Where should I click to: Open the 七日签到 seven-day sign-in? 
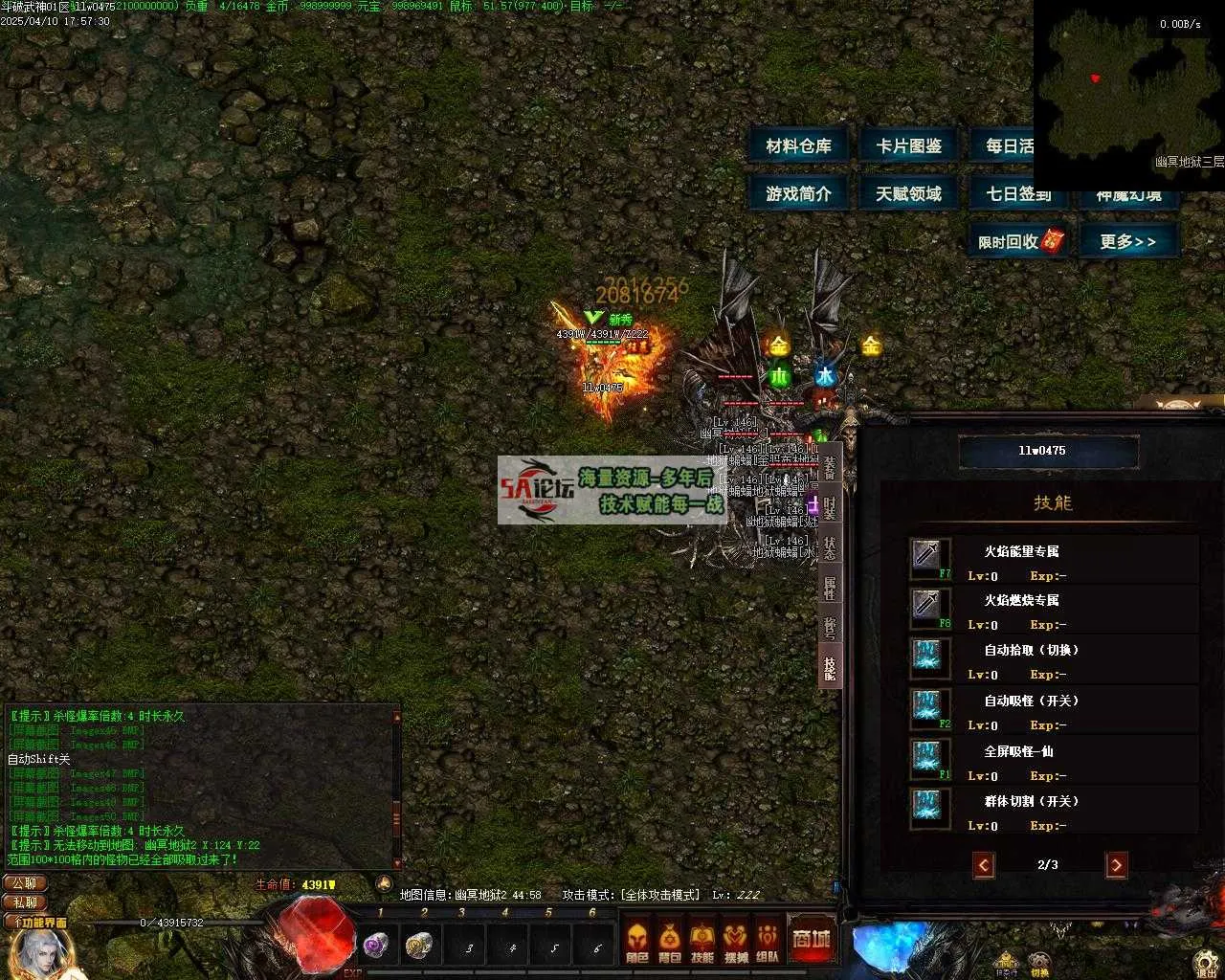pos(1017,193)
